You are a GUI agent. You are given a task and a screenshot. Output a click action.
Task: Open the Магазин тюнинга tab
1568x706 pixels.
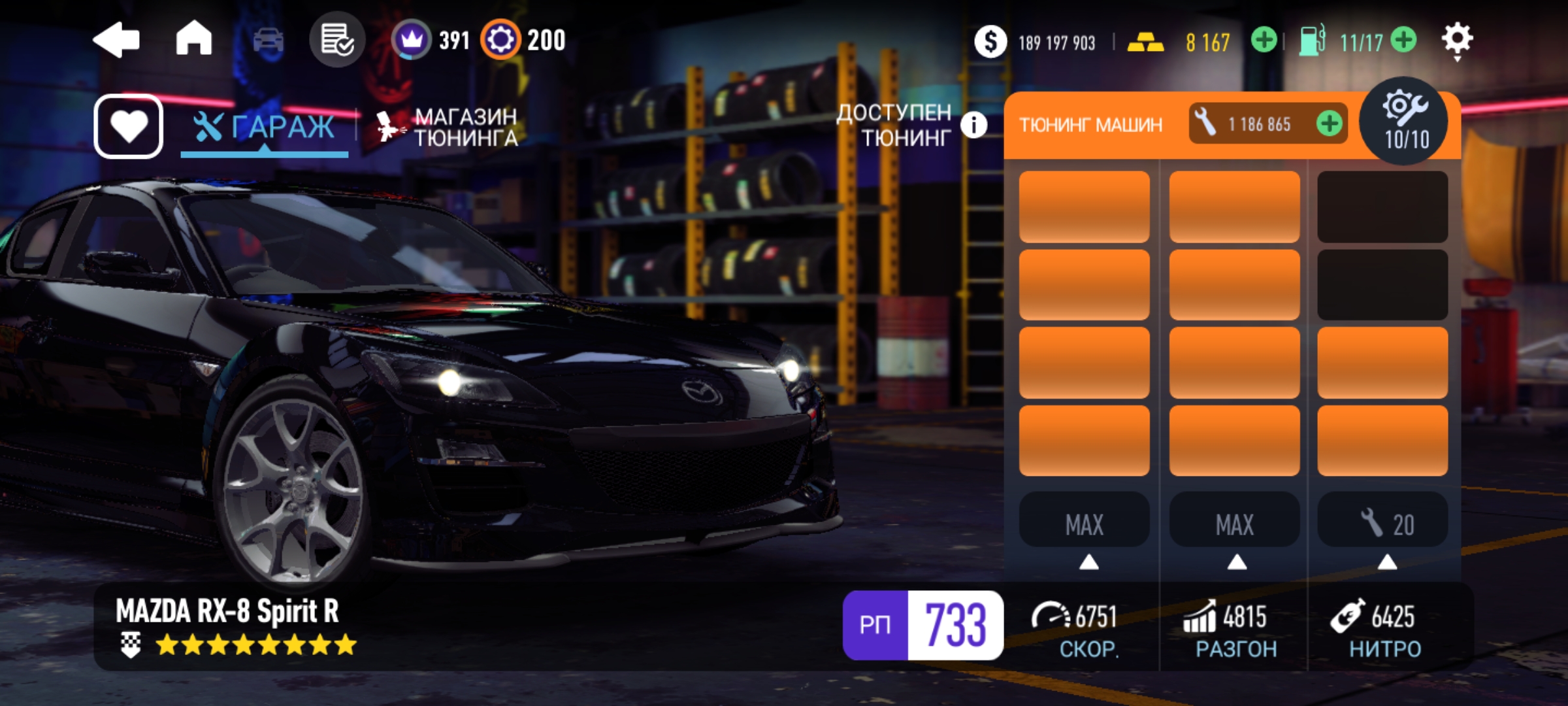449,127
